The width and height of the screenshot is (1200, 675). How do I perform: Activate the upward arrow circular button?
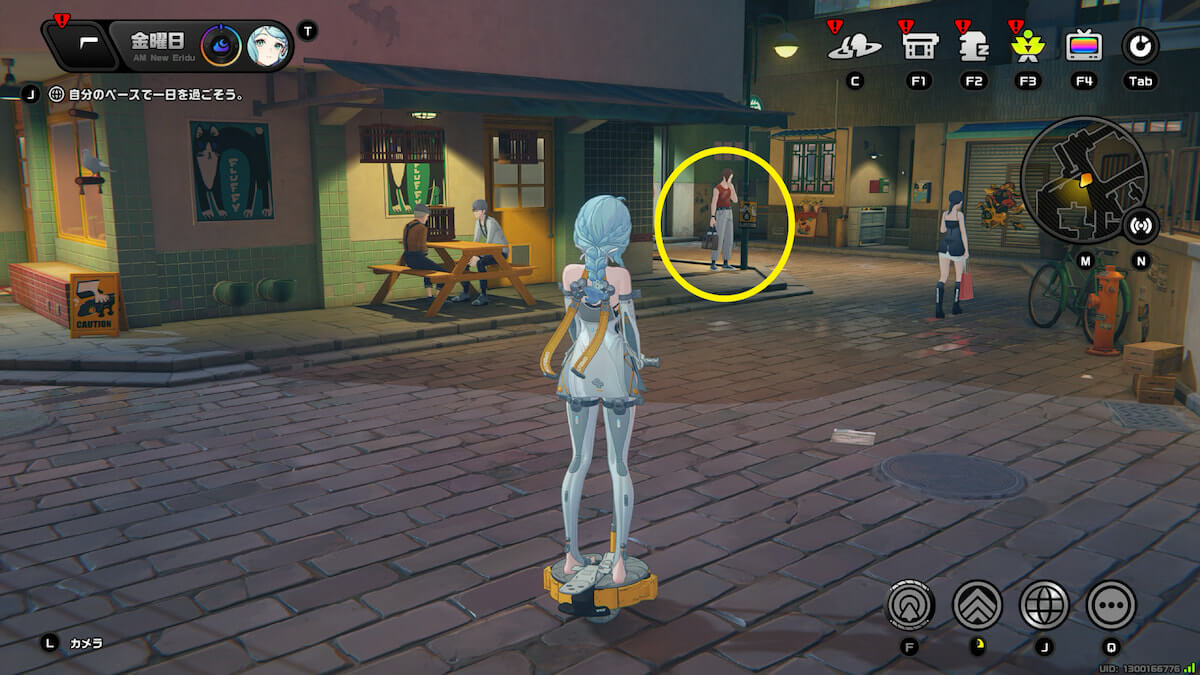click(x=910, y=604)
